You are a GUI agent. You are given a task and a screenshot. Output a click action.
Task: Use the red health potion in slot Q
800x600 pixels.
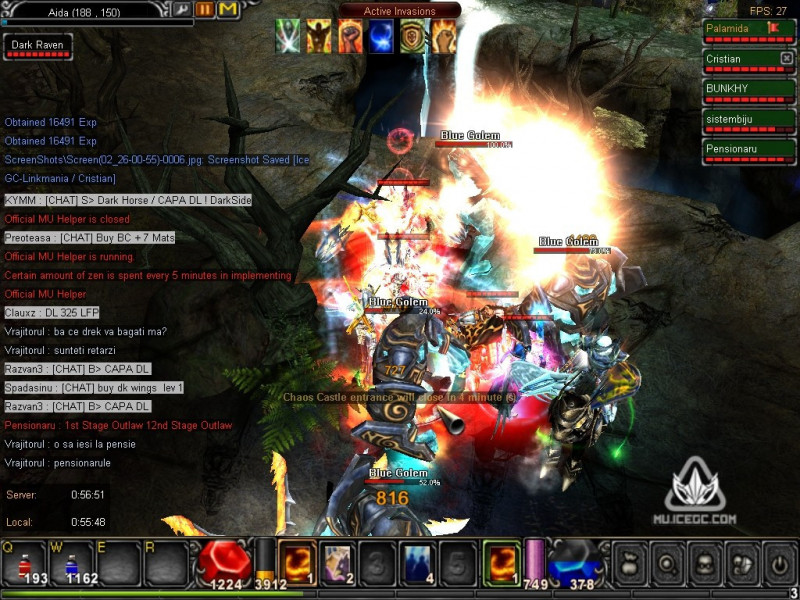24,562
